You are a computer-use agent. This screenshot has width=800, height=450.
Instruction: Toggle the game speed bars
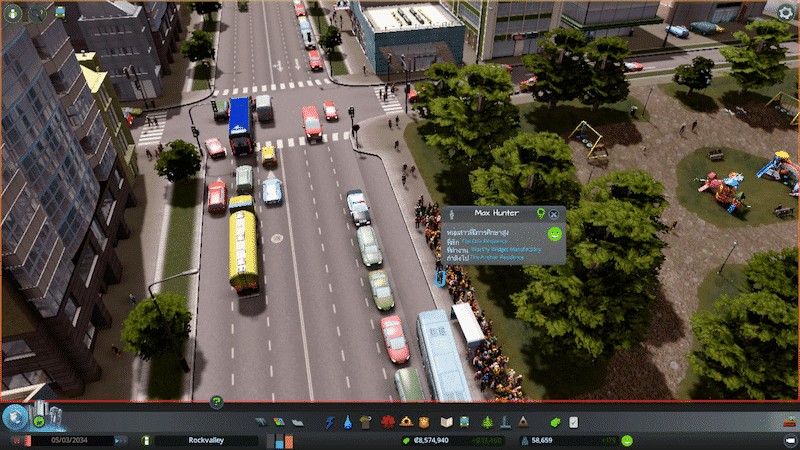coord(285,440)
